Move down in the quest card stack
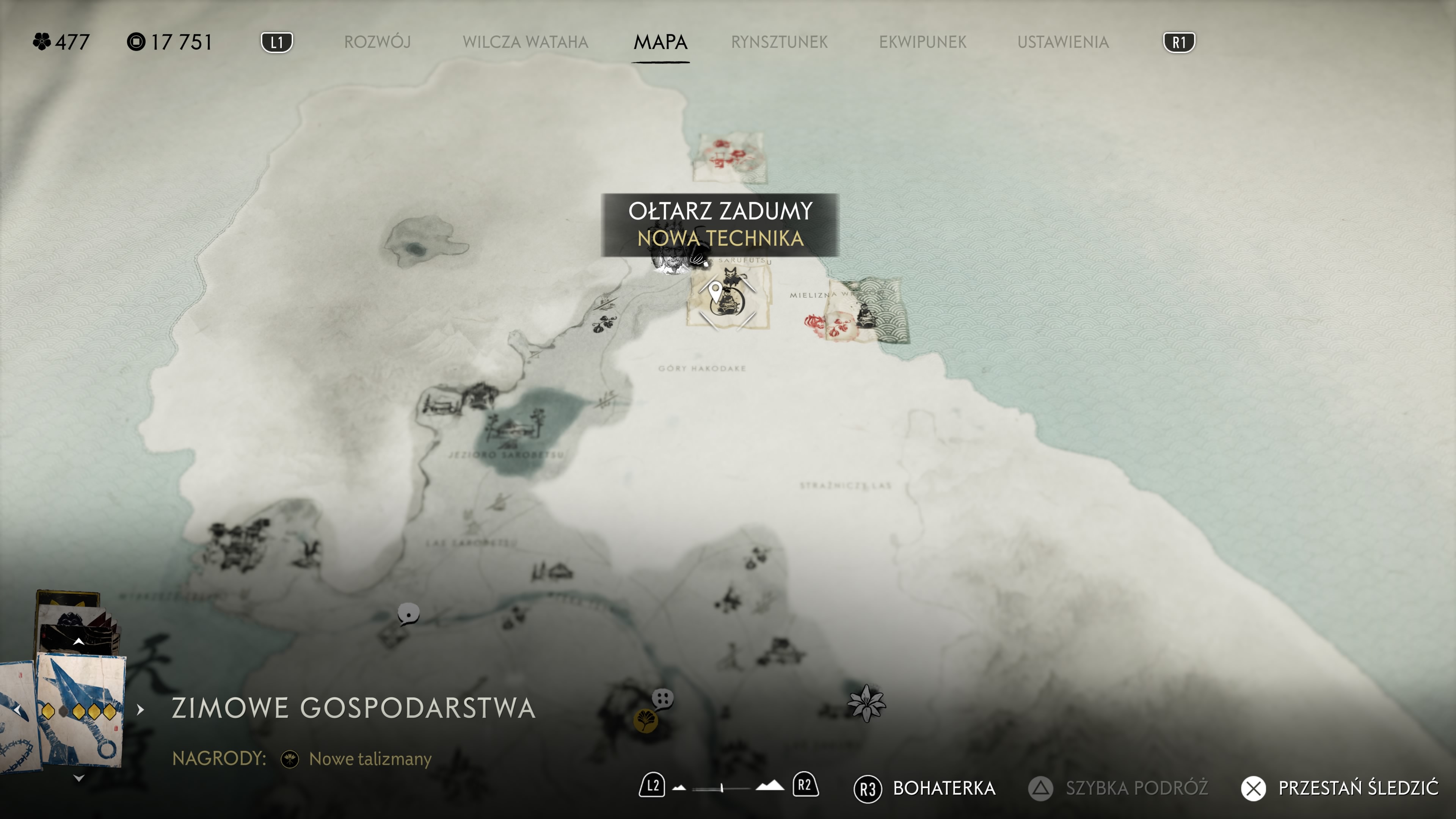 (78, 778)
